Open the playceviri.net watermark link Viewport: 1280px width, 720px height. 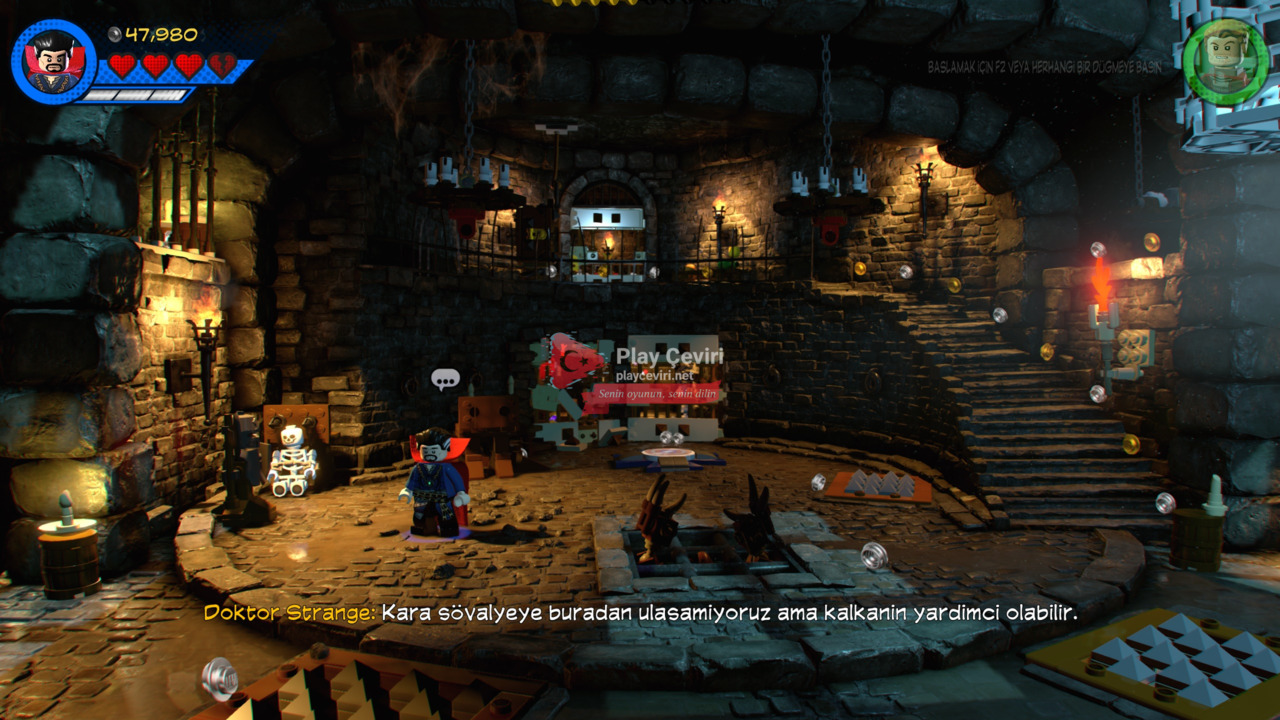click(655, 375)
